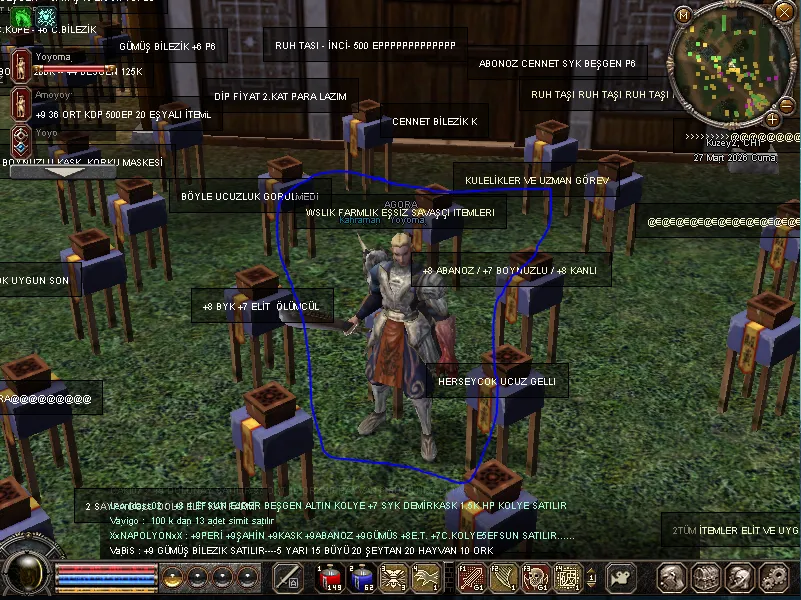Viewport: 801px width, 600px height.
Task: Click the green horse buff icon
Action: click(21, 17)
